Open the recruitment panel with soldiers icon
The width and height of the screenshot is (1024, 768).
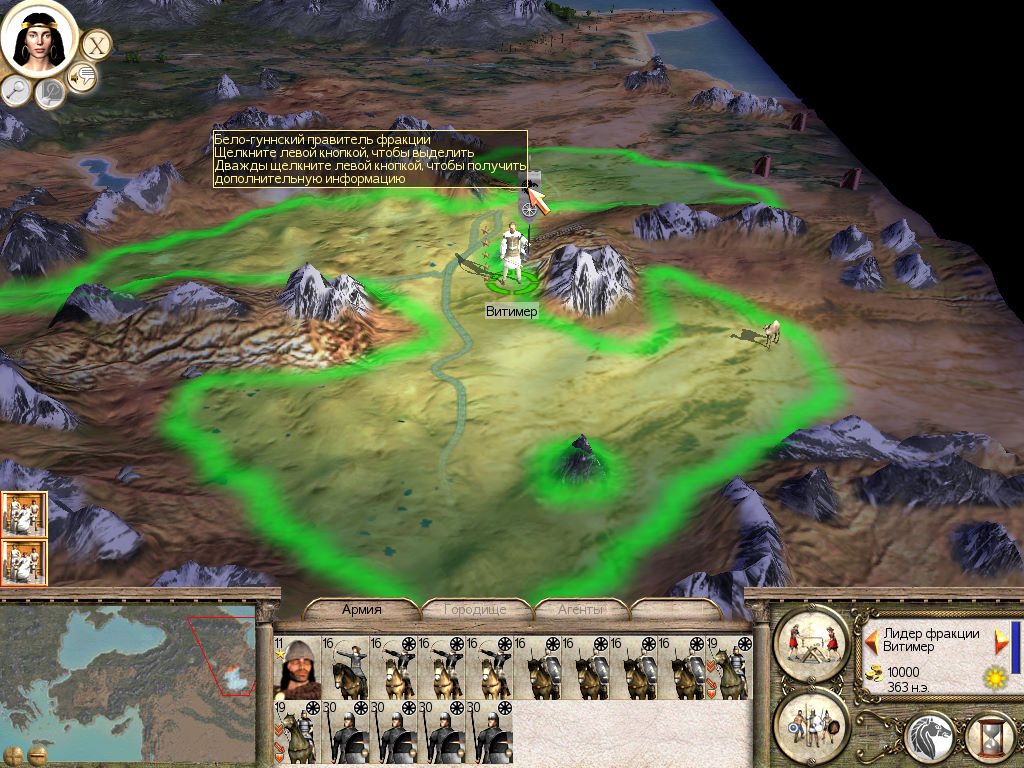tap(811, 720)
